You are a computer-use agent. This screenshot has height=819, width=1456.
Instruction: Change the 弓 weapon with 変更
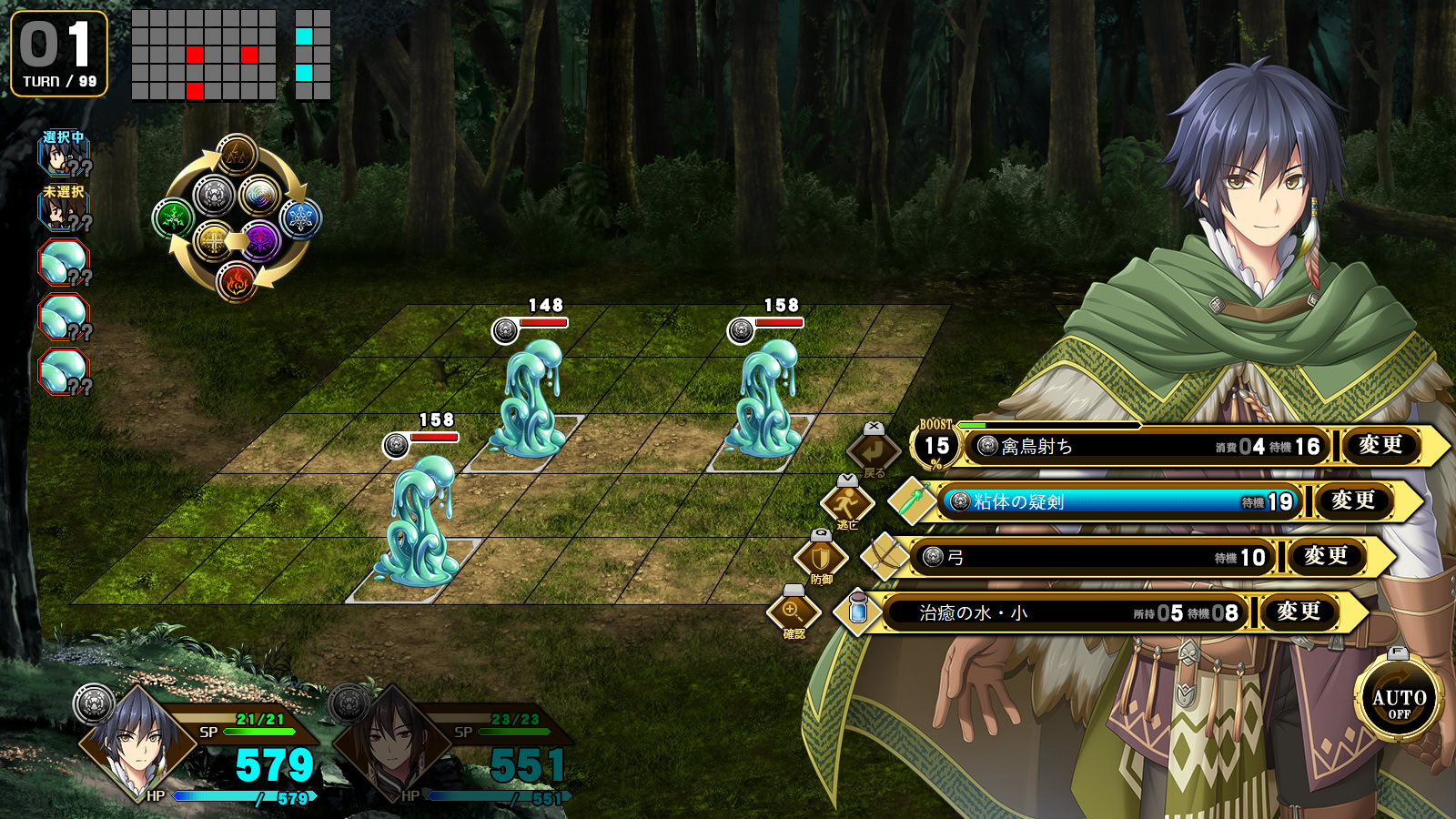(1326, 557)
